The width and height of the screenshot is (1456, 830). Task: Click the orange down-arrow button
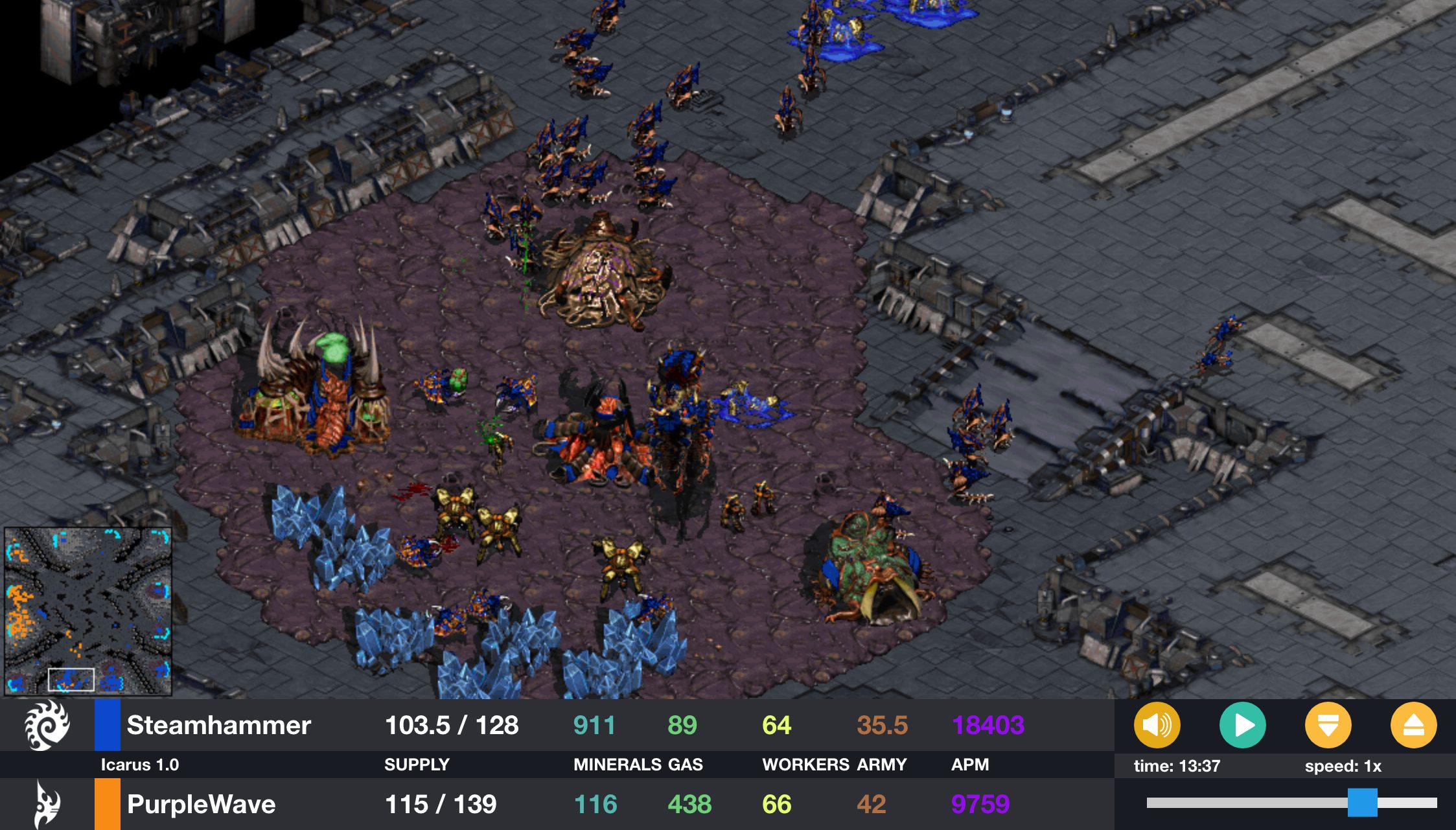click(x=1328, y=725)
